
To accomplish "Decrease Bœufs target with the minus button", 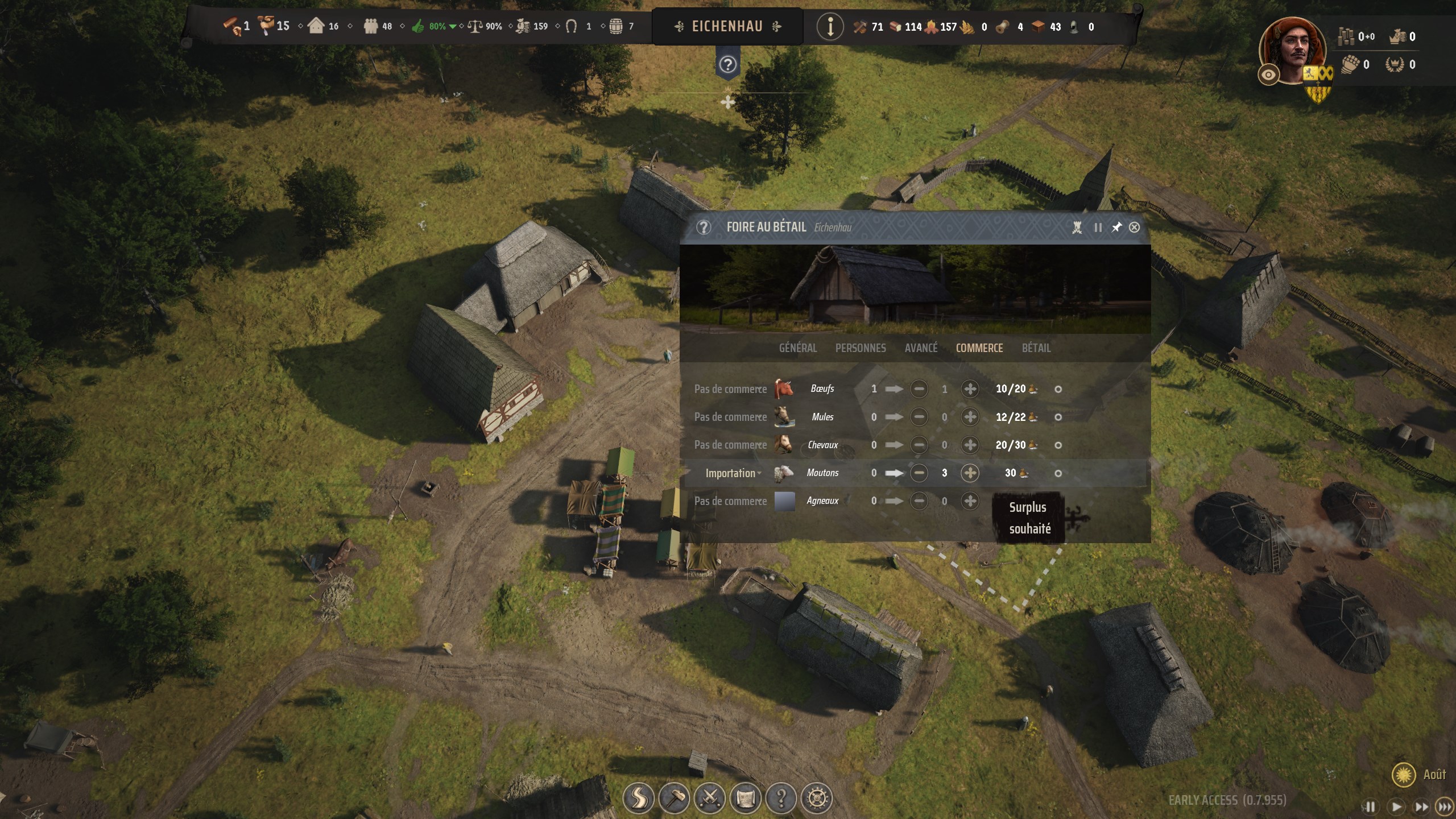I will (920, 389).
